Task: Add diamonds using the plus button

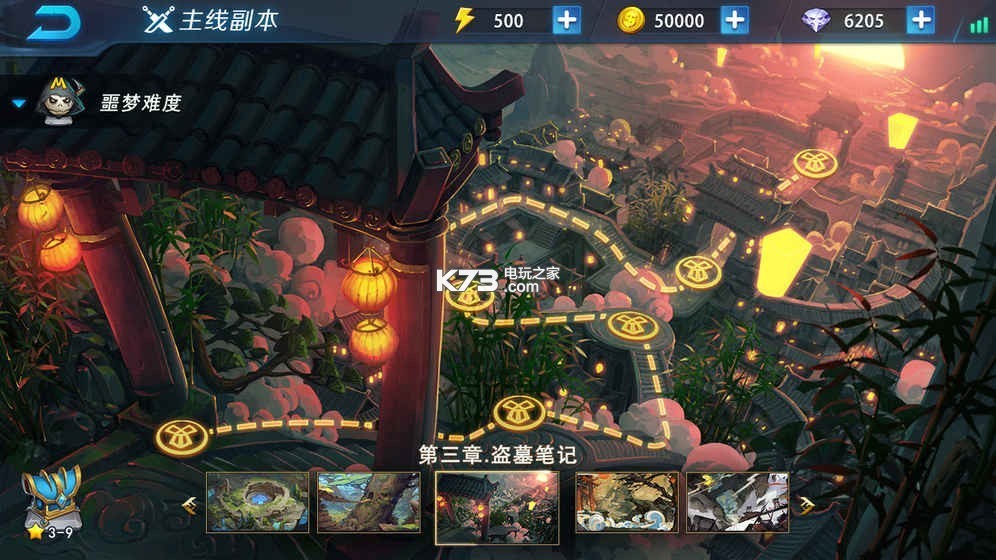Action: pyautogui.click(x=920, y=20)
